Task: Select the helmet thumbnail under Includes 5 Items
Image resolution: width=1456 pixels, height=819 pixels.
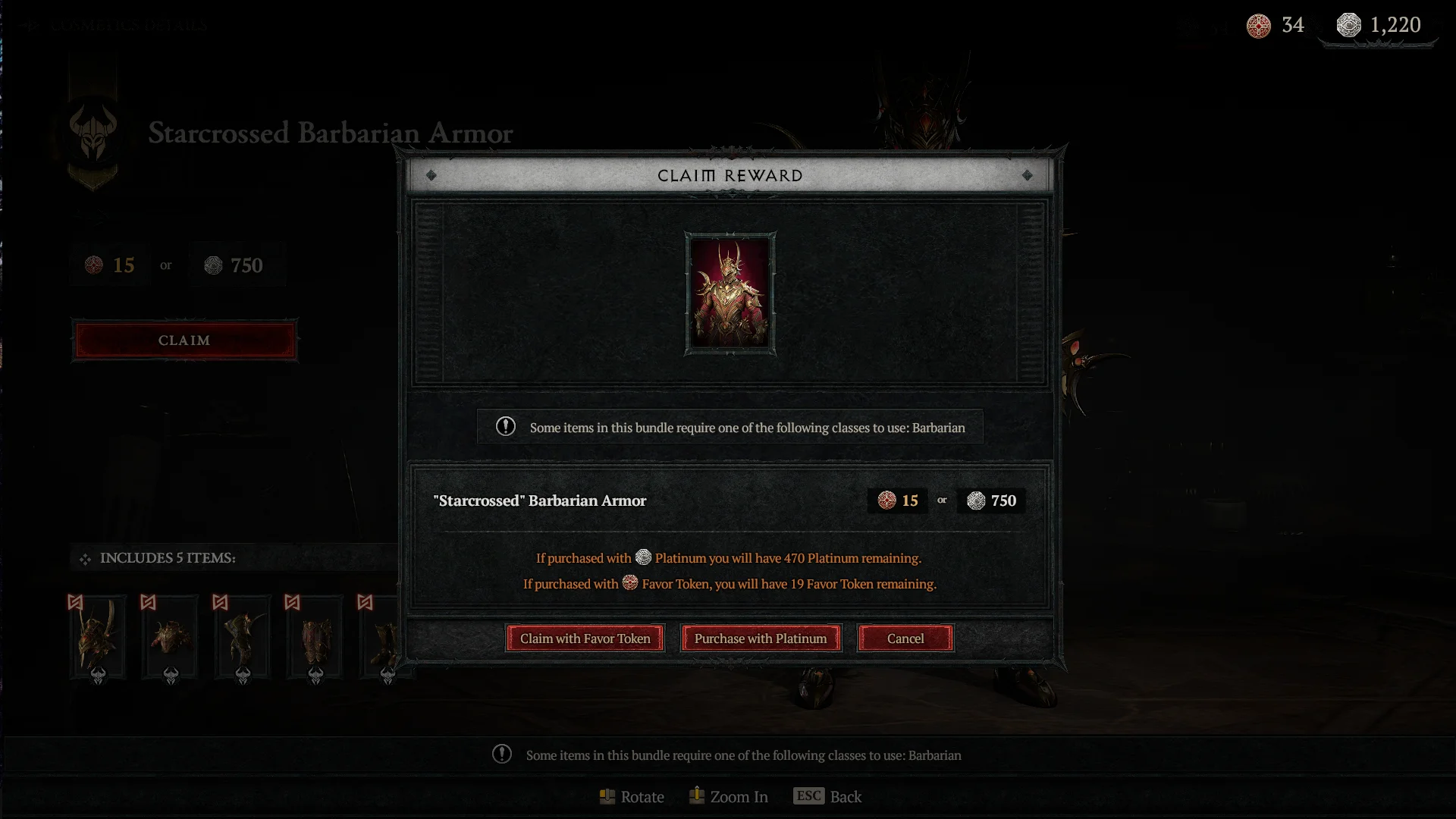Action: click(x=99, y=637)
